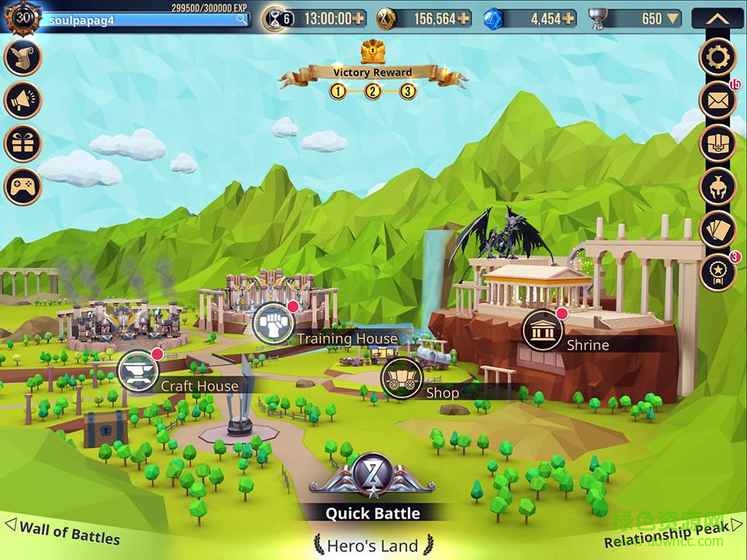Open the mail envelope inbox
This screenshot has height=560, width=747.
(x=717, y=100)
